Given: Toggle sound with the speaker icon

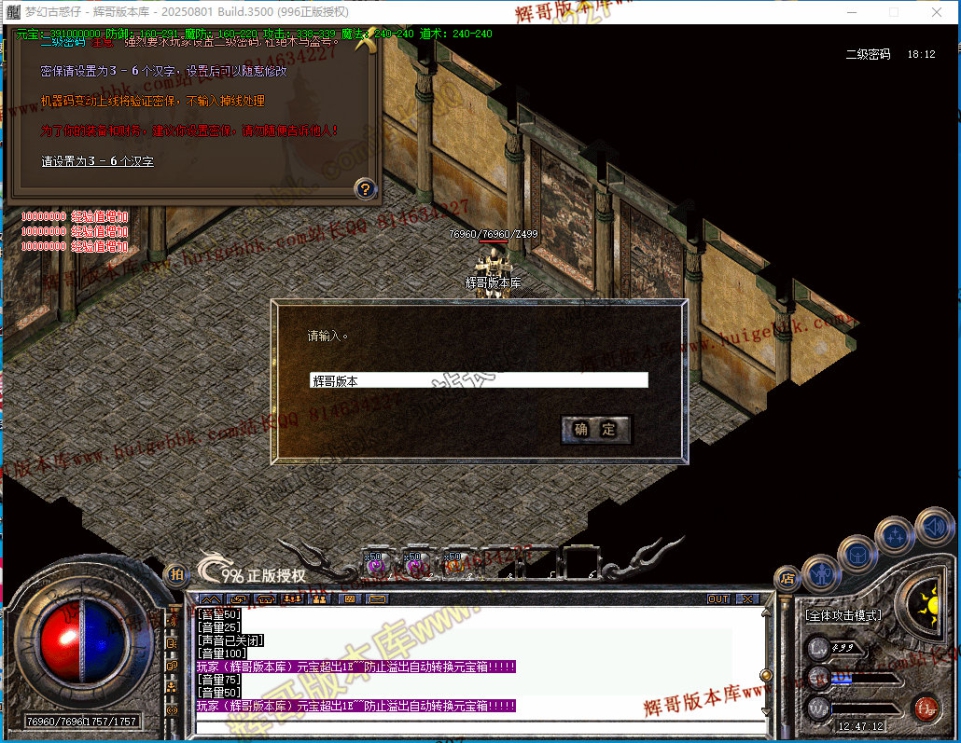Looking at the screenshot, I should 934,527.
